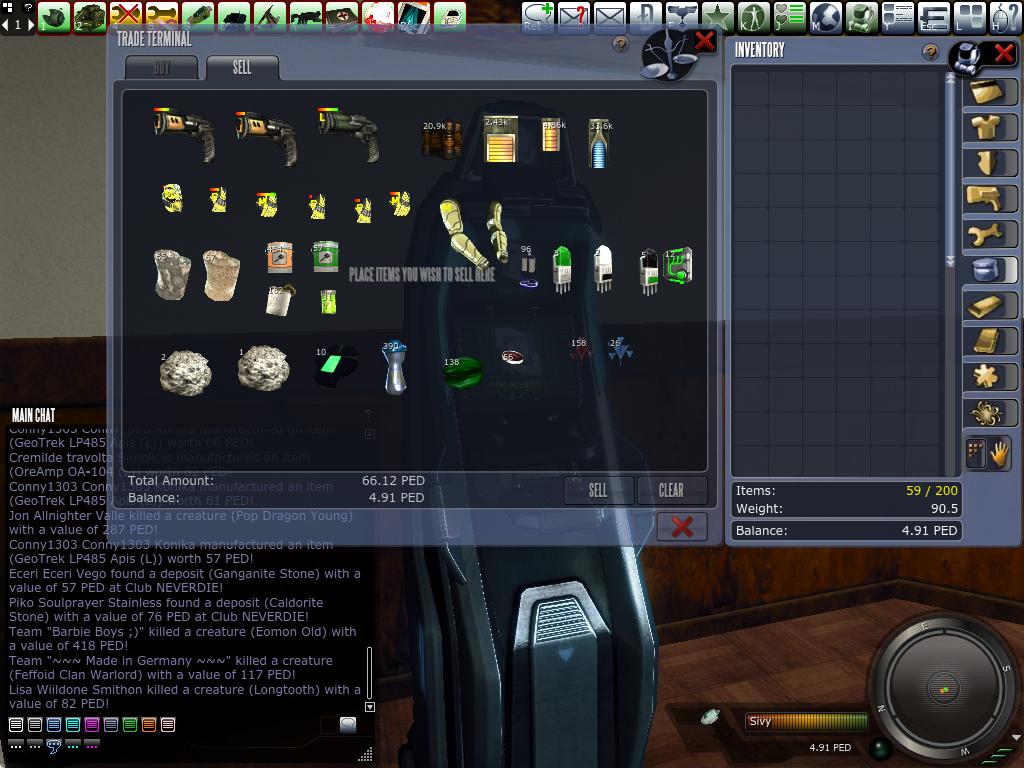Select the green pistol in the sell list
The height and width of the screenshot is (768, 1024).
click(349, 135)
